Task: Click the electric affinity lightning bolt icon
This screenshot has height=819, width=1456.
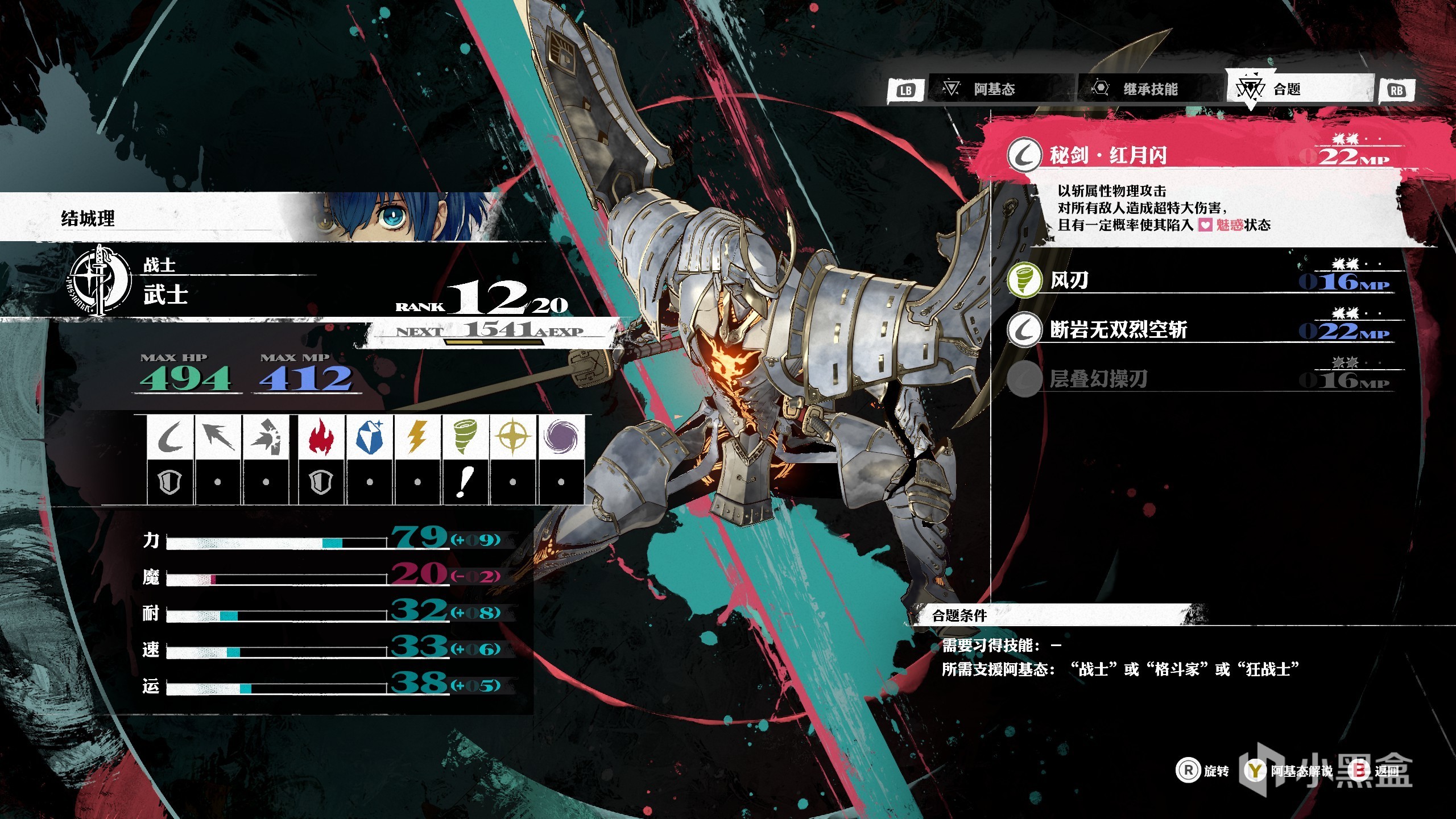Action: point(417,437)
